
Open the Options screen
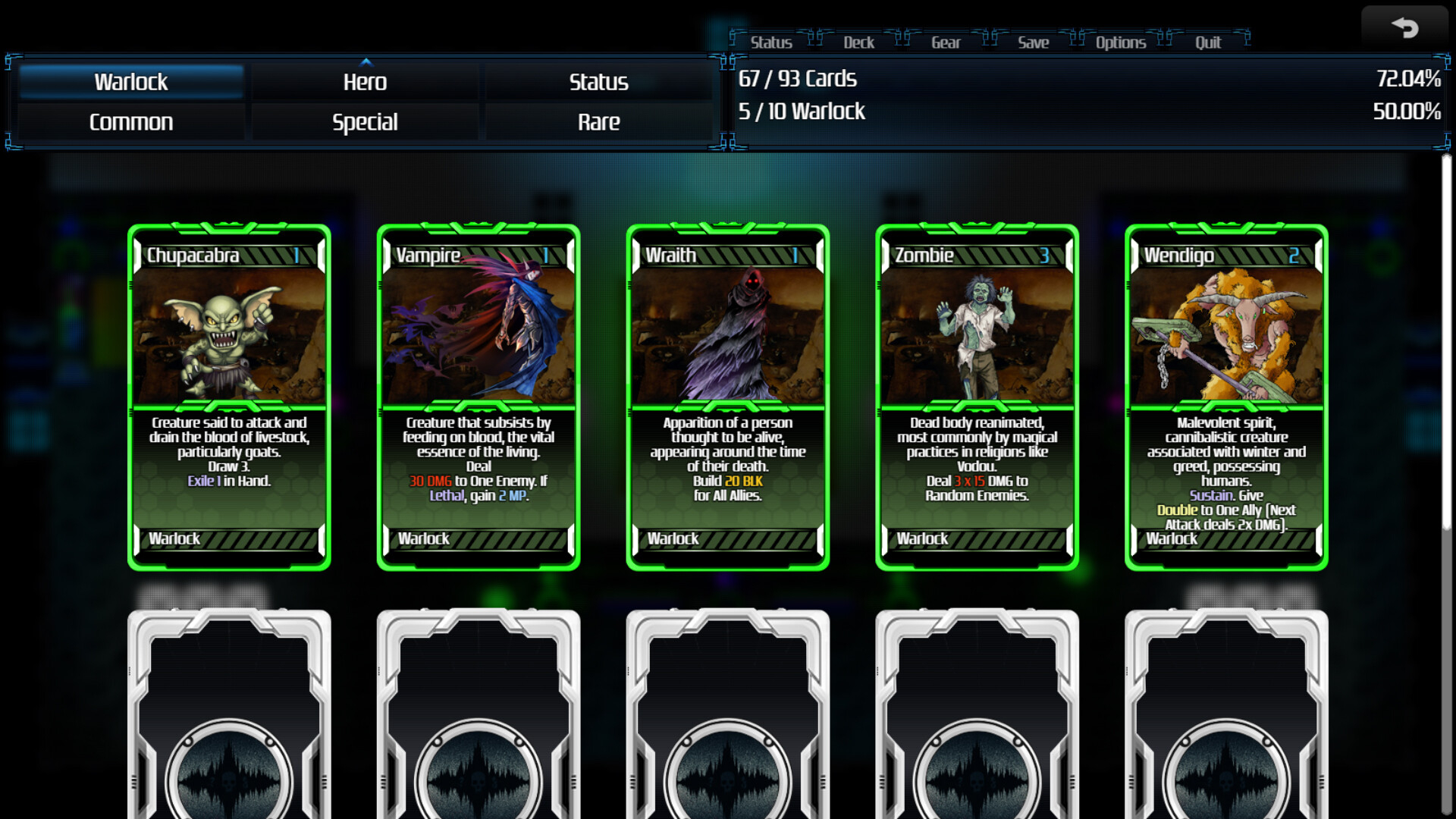click(x=1119, y=42)
